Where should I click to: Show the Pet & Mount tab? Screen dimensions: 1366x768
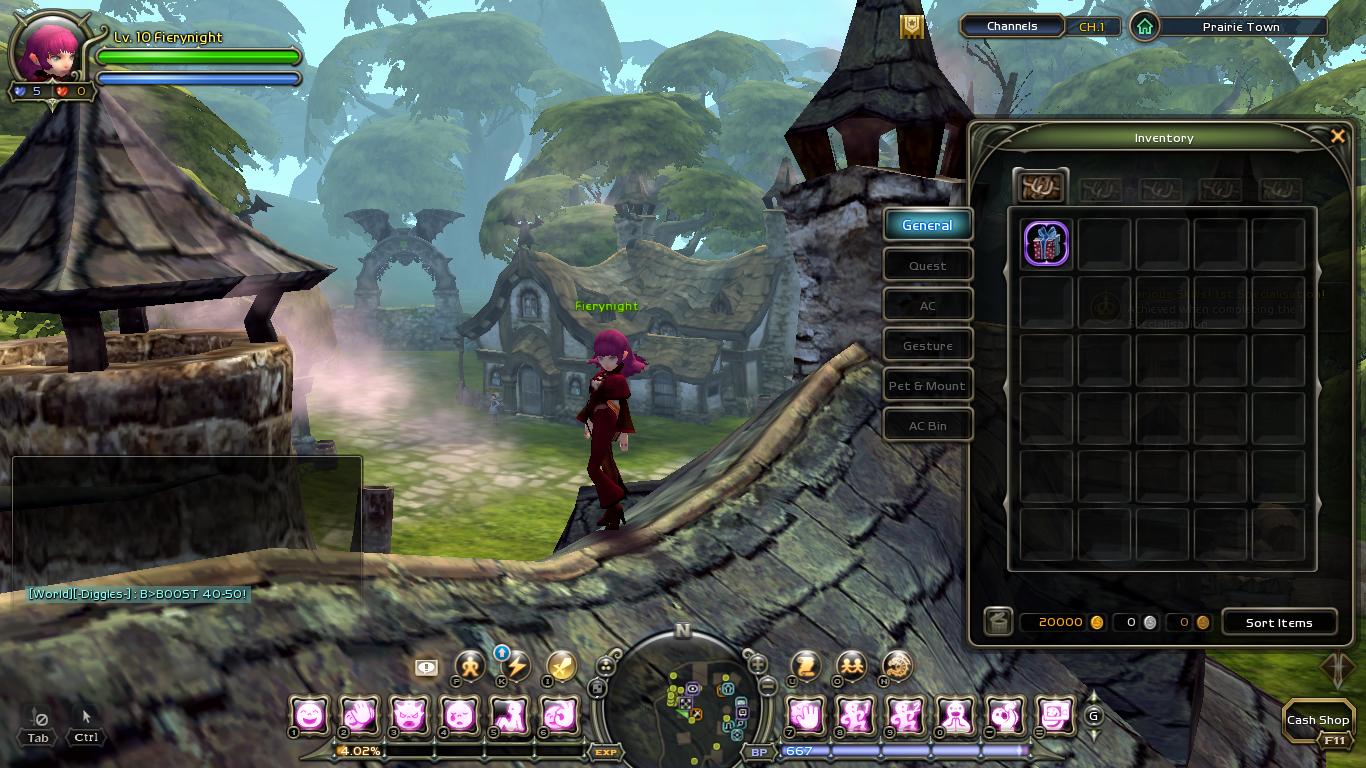(x=927, y=386)
